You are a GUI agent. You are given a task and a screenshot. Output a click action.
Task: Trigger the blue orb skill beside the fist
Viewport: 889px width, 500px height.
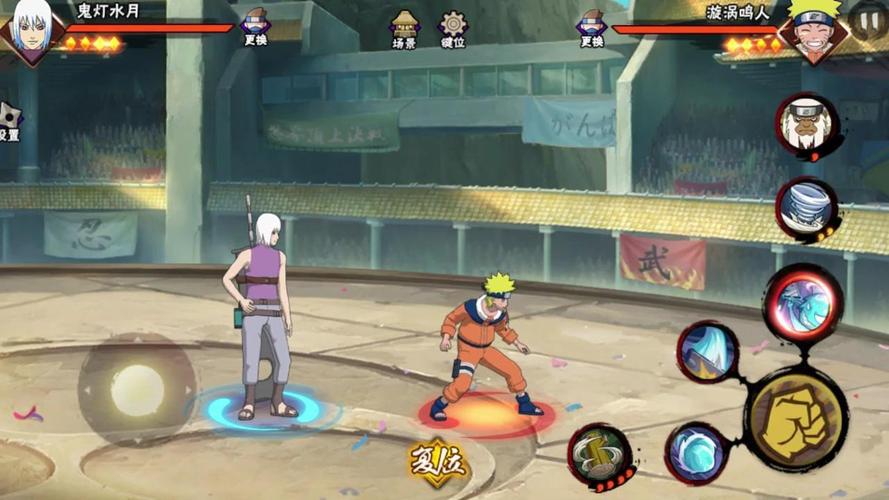(695, 453)
